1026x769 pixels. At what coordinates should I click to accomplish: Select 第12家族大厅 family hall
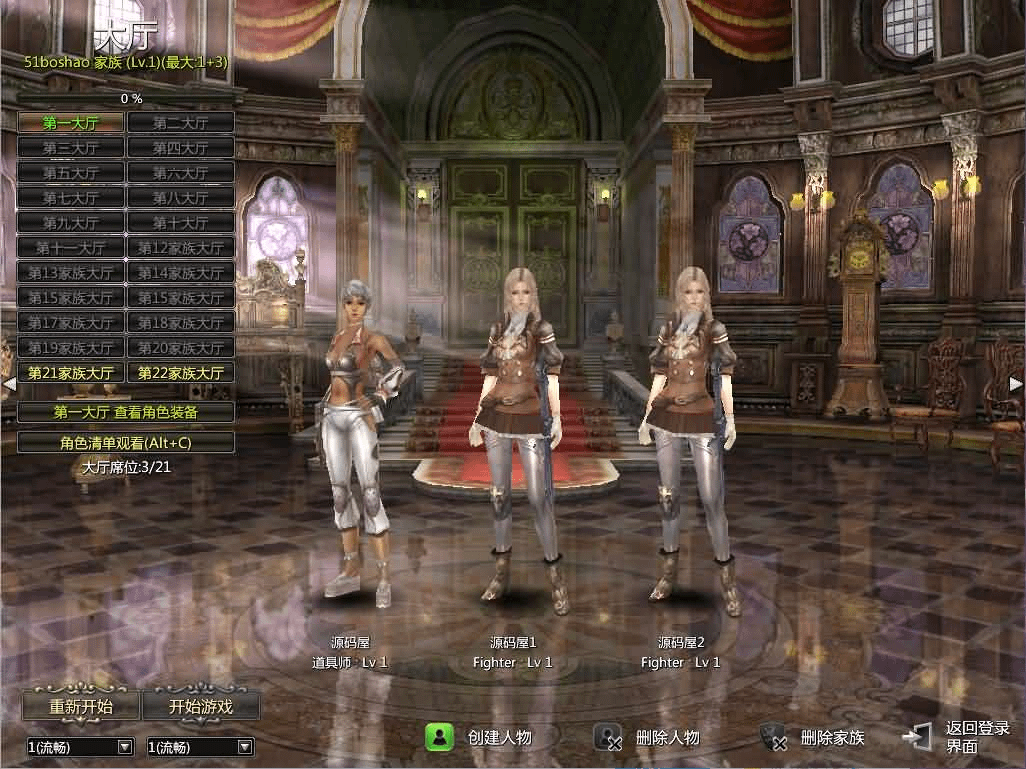click(181, 248)
